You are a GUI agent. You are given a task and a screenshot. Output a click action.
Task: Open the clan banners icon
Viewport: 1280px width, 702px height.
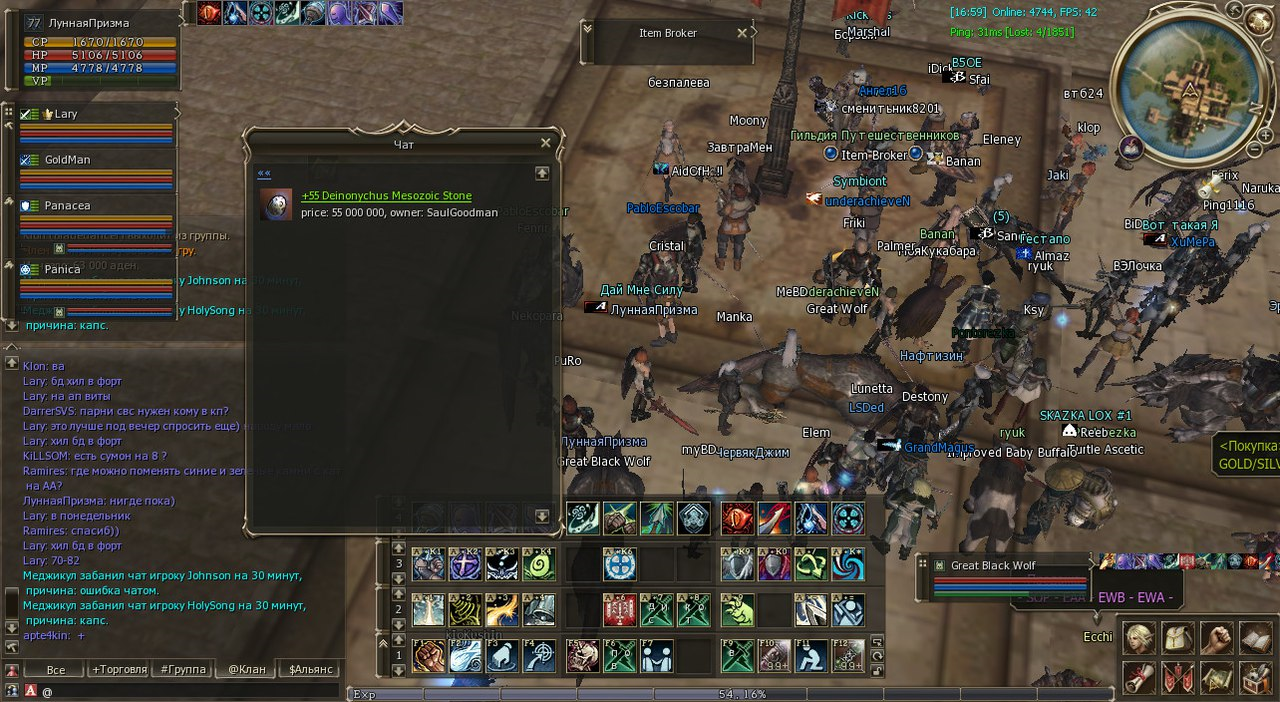(1176, 677)
